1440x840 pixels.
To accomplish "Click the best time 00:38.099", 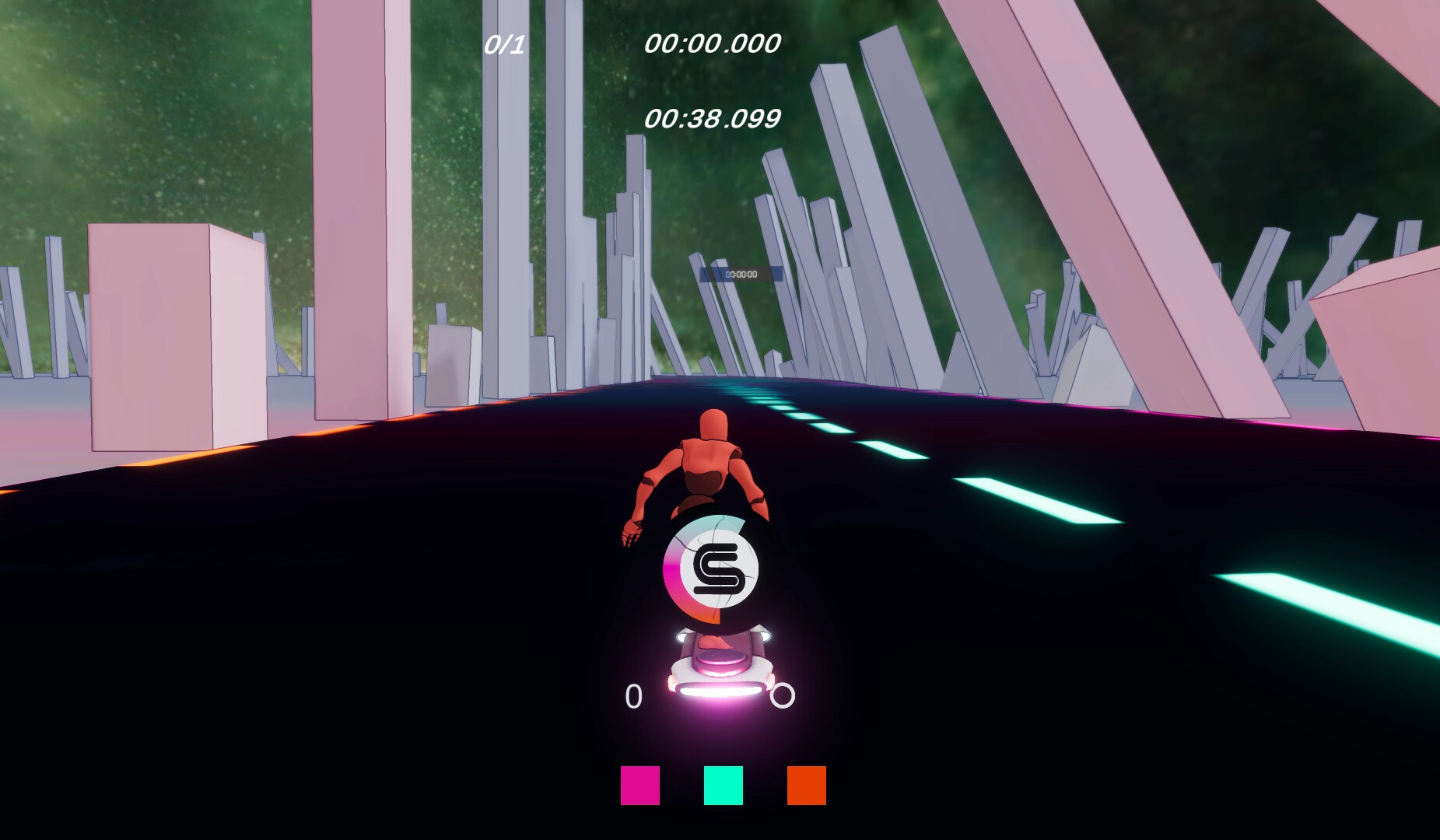I will [x=713, y=118].
